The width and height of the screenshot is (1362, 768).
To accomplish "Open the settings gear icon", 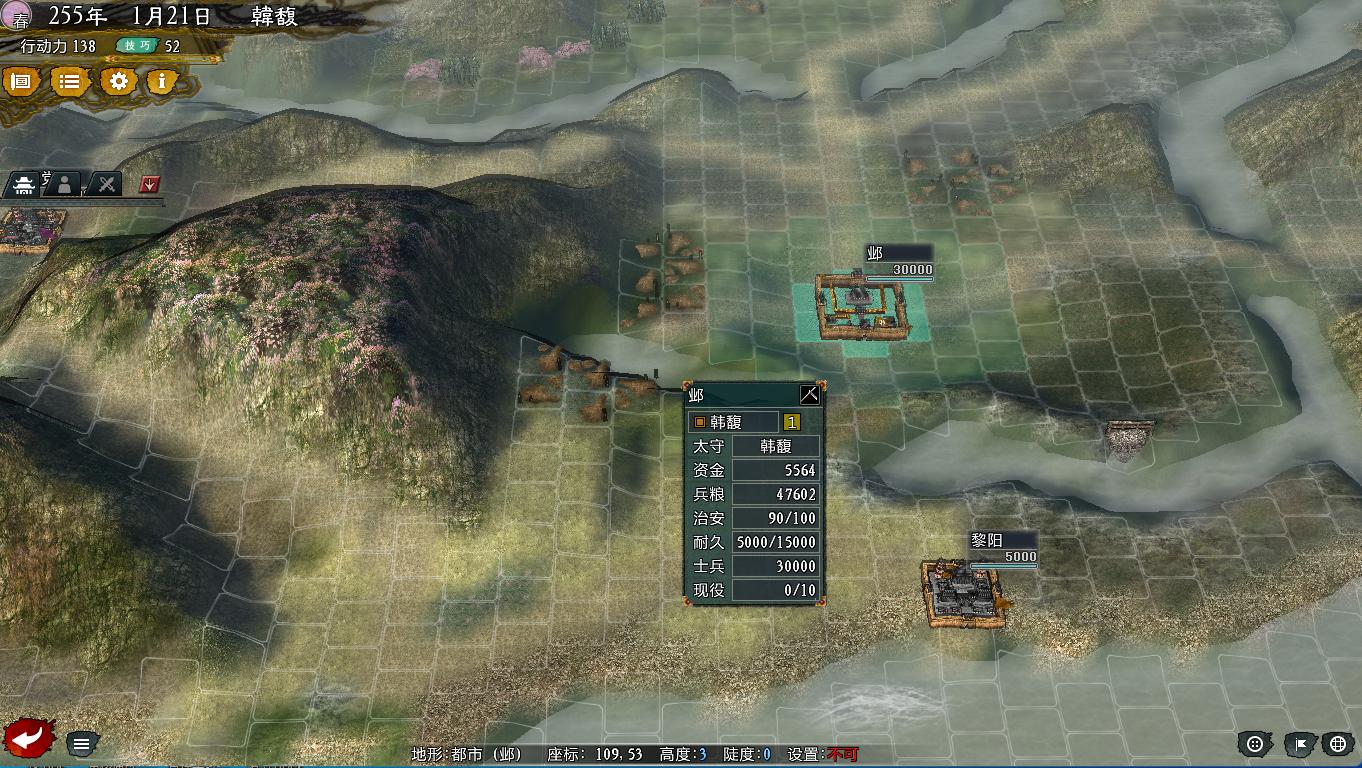I will (x=119, y=82).
